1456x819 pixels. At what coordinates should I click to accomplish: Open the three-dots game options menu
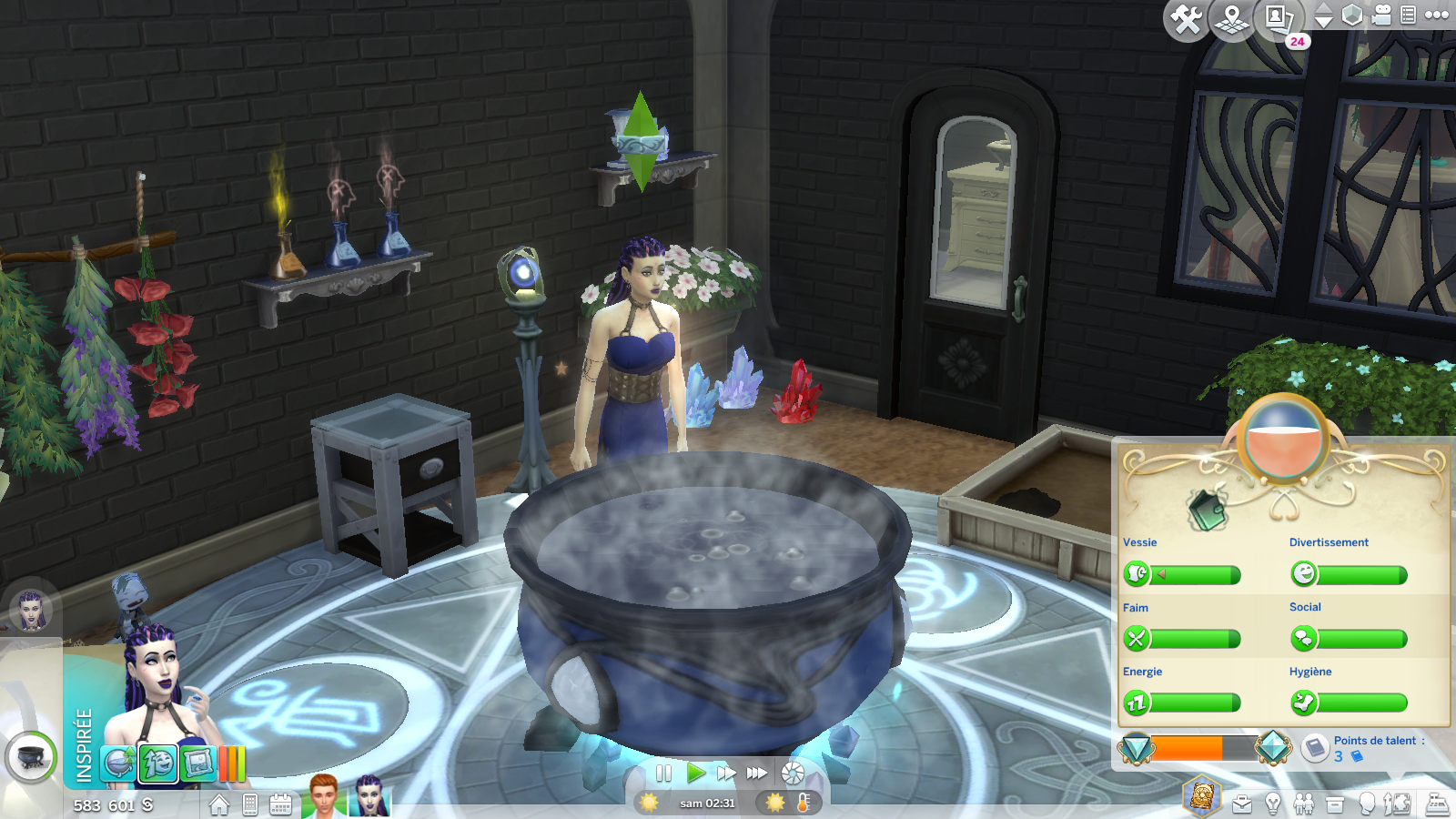[1437, 15]
